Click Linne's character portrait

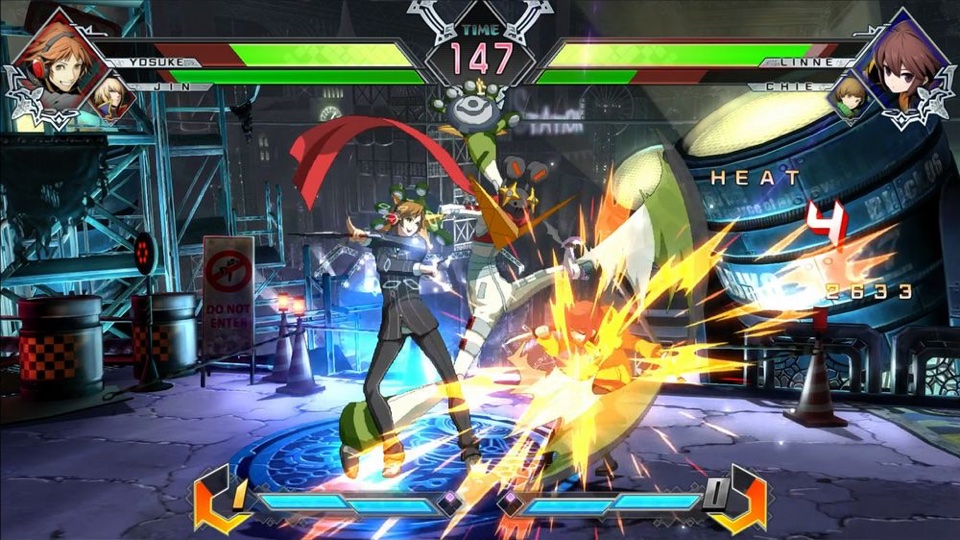902,62
